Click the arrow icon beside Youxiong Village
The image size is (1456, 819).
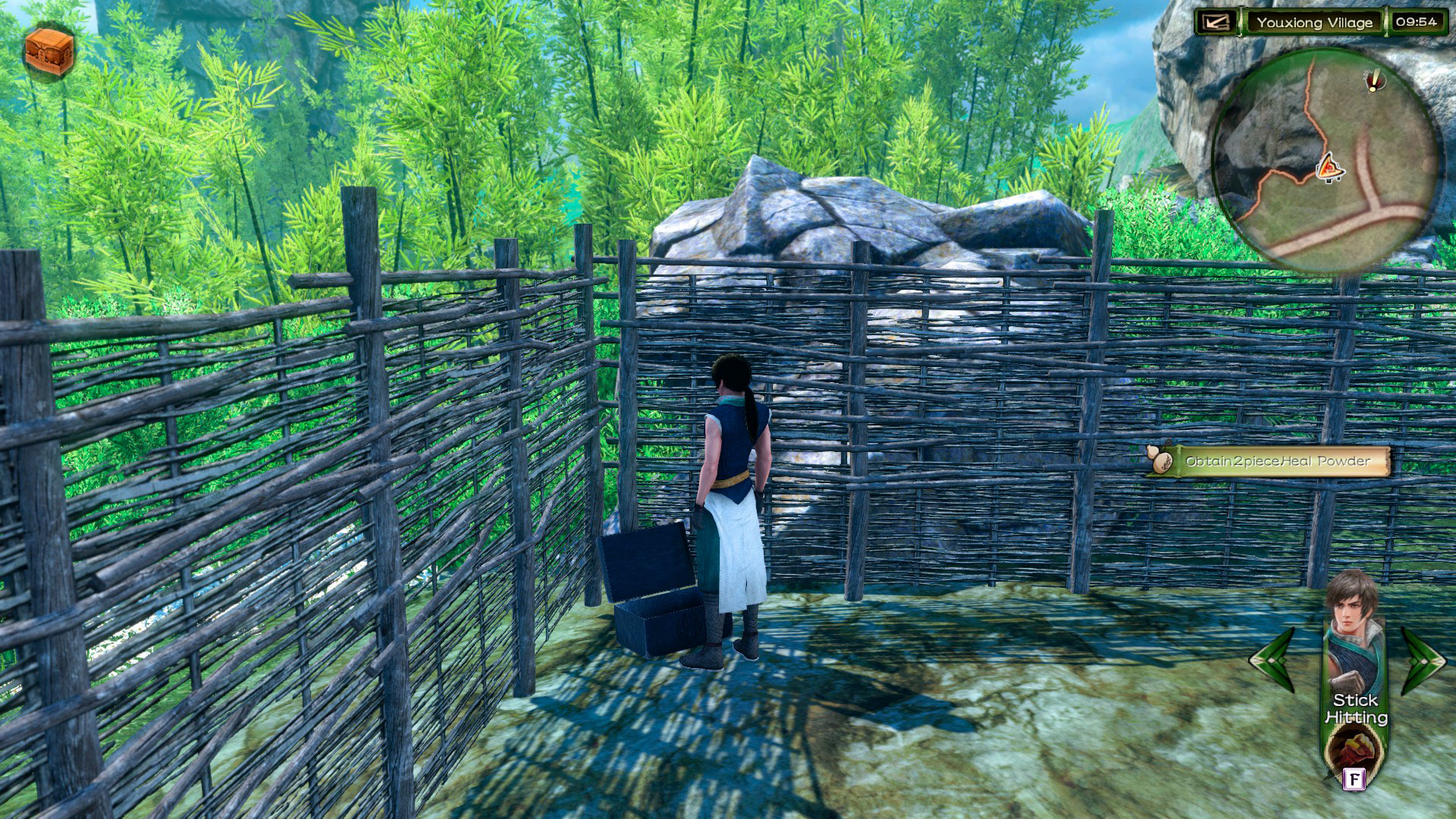pyautogui.click(x=1217, y=22)
